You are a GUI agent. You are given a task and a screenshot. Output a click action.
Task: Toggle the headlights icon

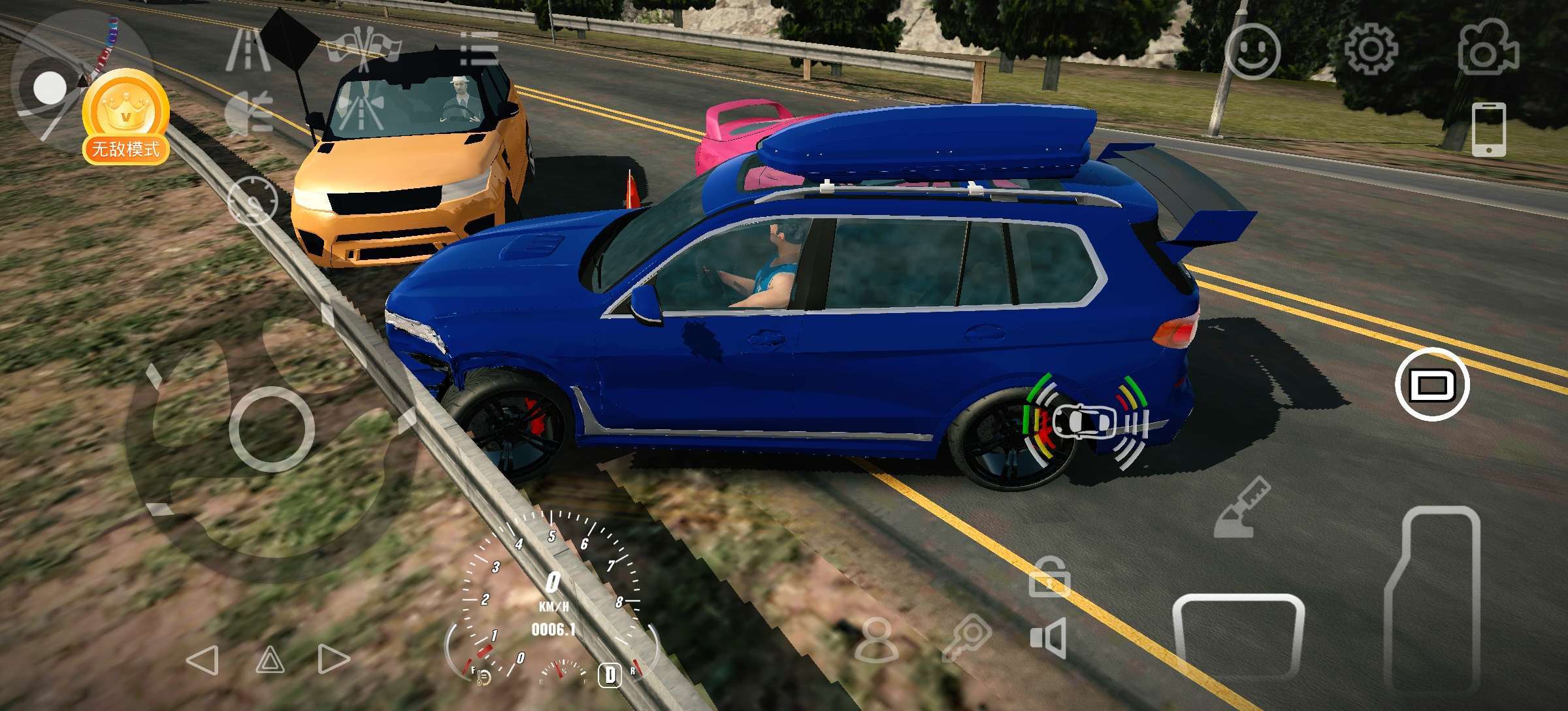(248, 112)
